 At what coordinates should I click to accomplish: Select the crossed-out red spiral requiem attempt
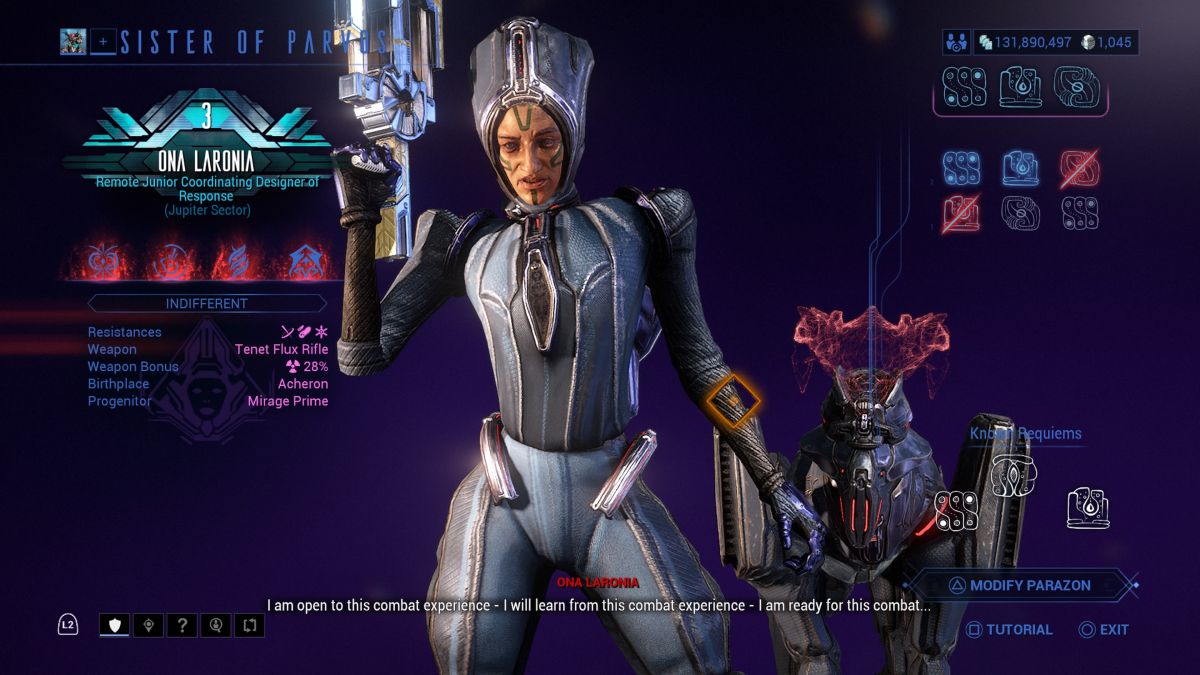coord(1080,169)
